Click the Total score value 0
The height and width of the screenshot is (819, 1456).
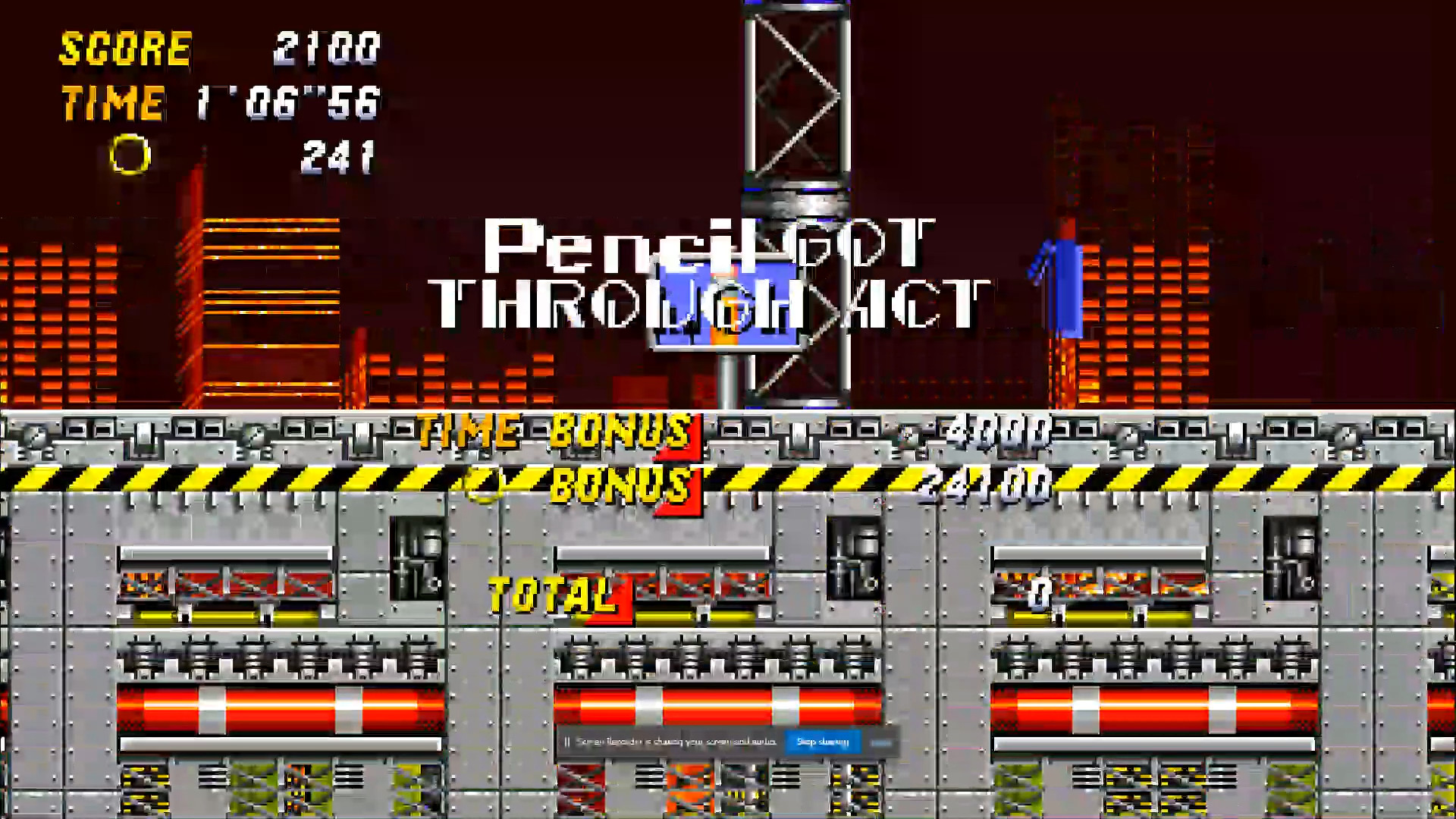(1039, 595)
